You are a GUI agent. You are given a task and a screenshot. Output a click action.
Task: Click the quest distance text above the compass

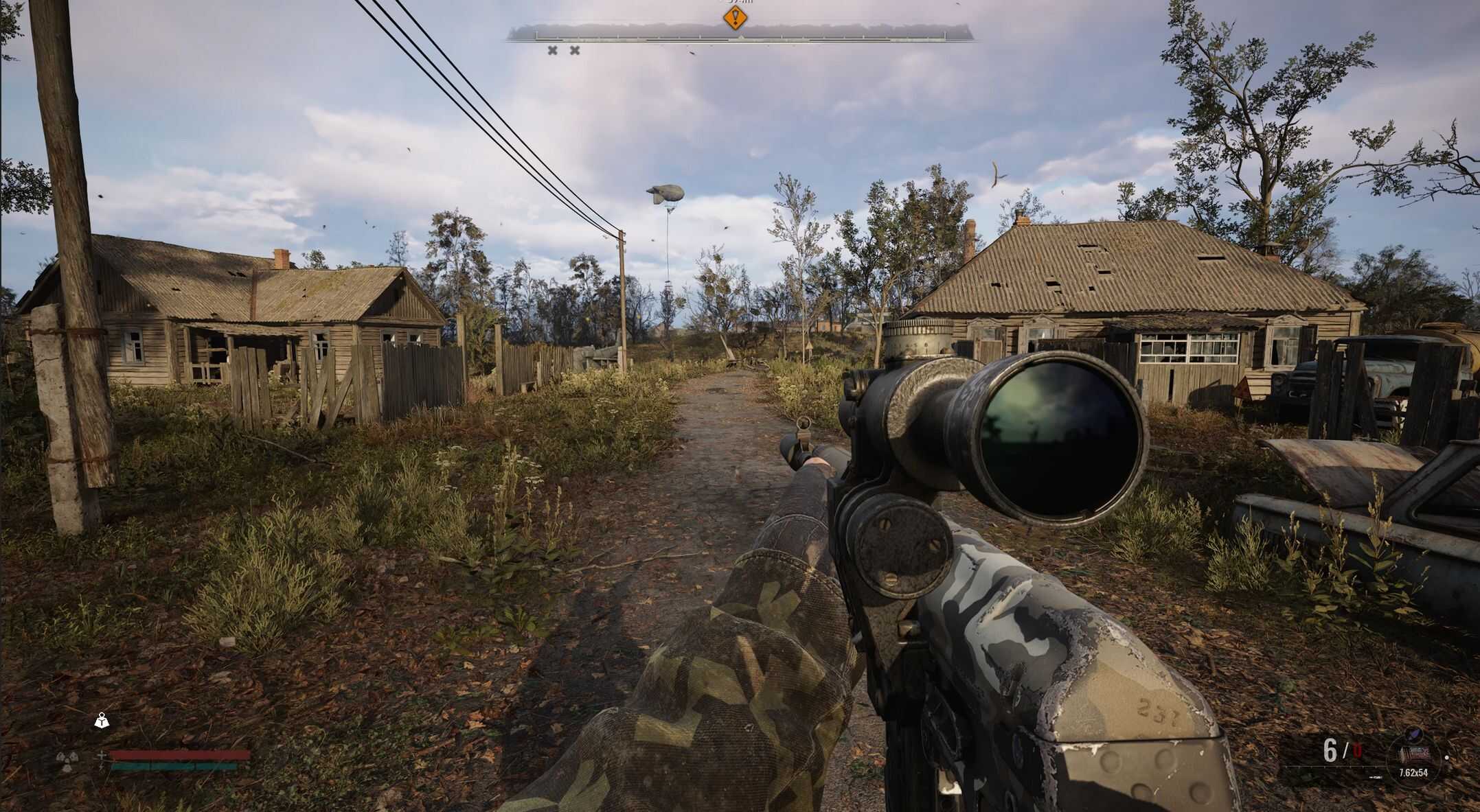click(738, 3)
